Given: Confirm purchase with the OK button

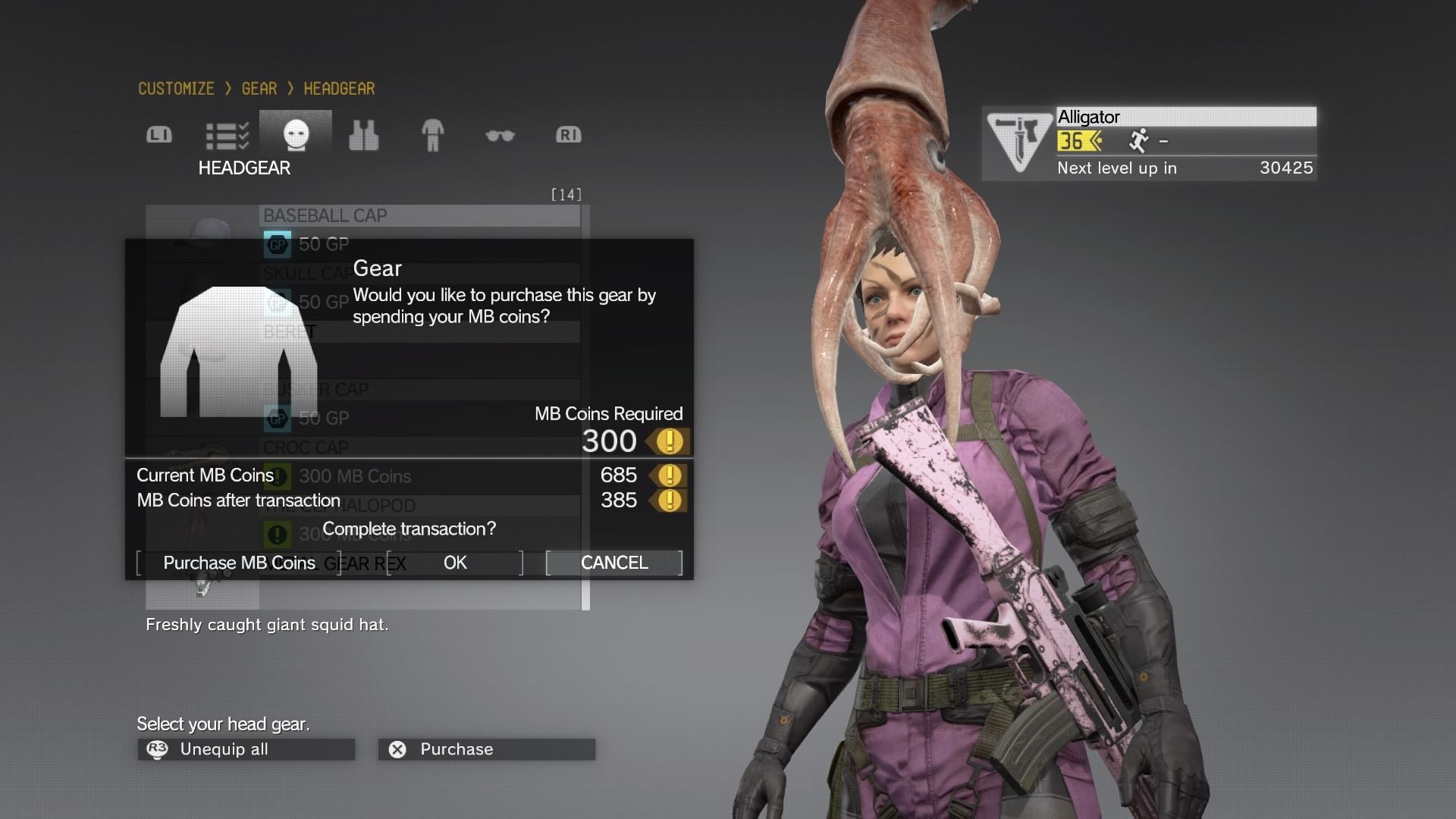Looking at the screenshot, I should (454, 563).
